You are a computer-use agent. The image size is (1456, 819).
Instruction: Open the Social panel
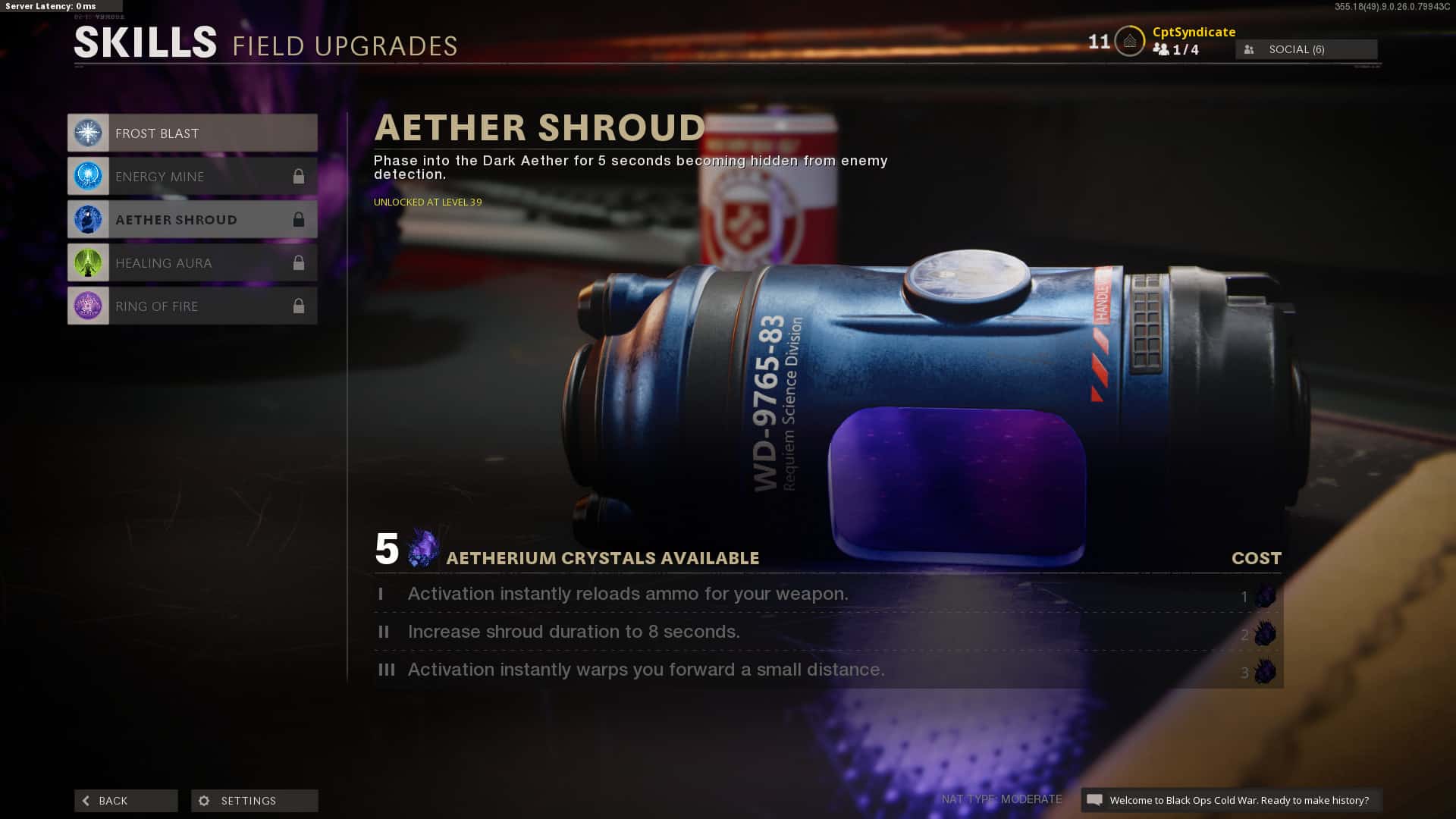pyautogui.click(x=1306, y=49)
